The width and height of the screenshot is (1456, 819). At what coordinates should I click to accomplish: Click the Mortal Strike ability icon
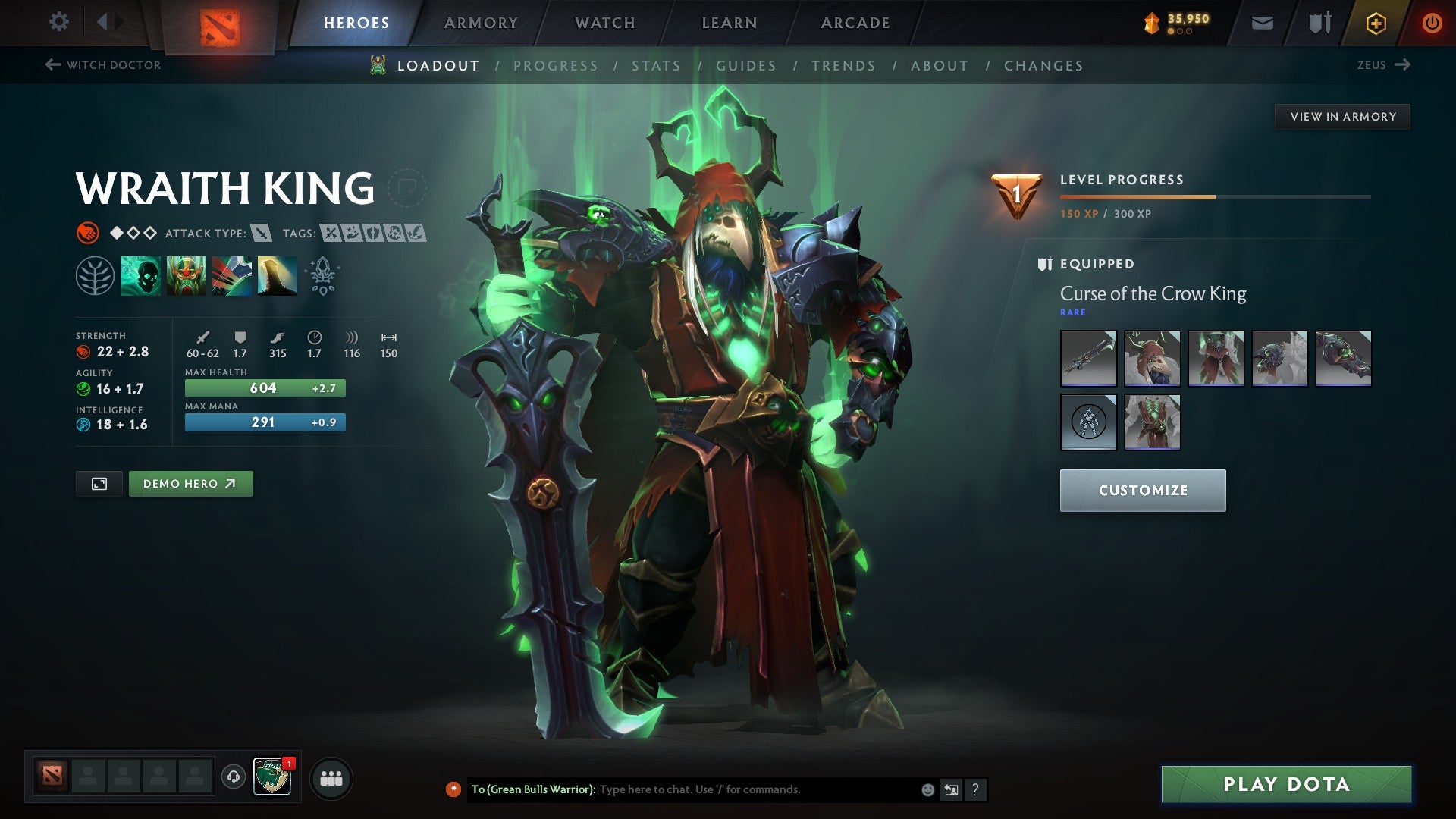(234, 275)
